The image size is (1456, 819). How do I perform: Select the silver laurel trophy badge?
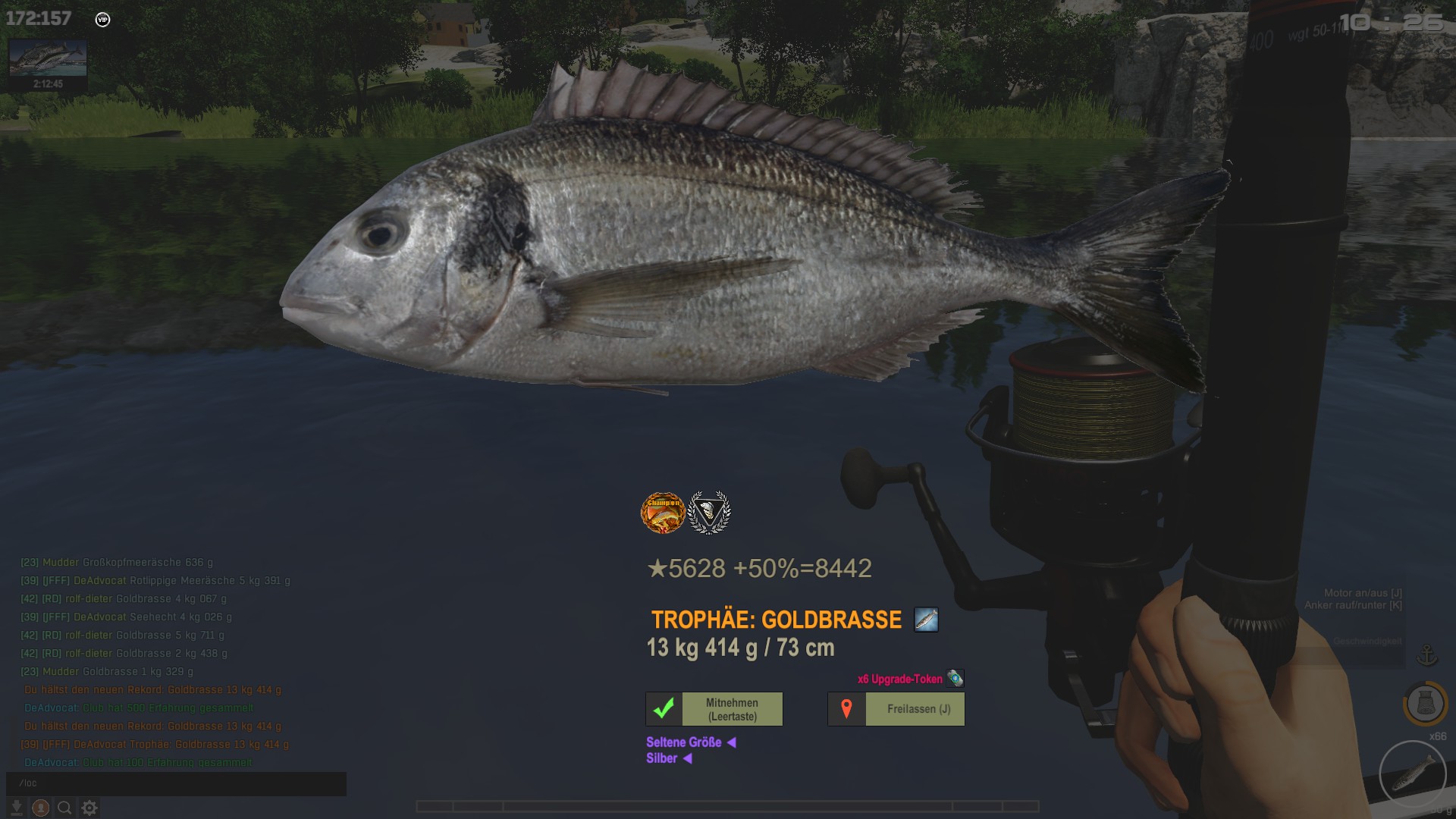click(708, 513)
